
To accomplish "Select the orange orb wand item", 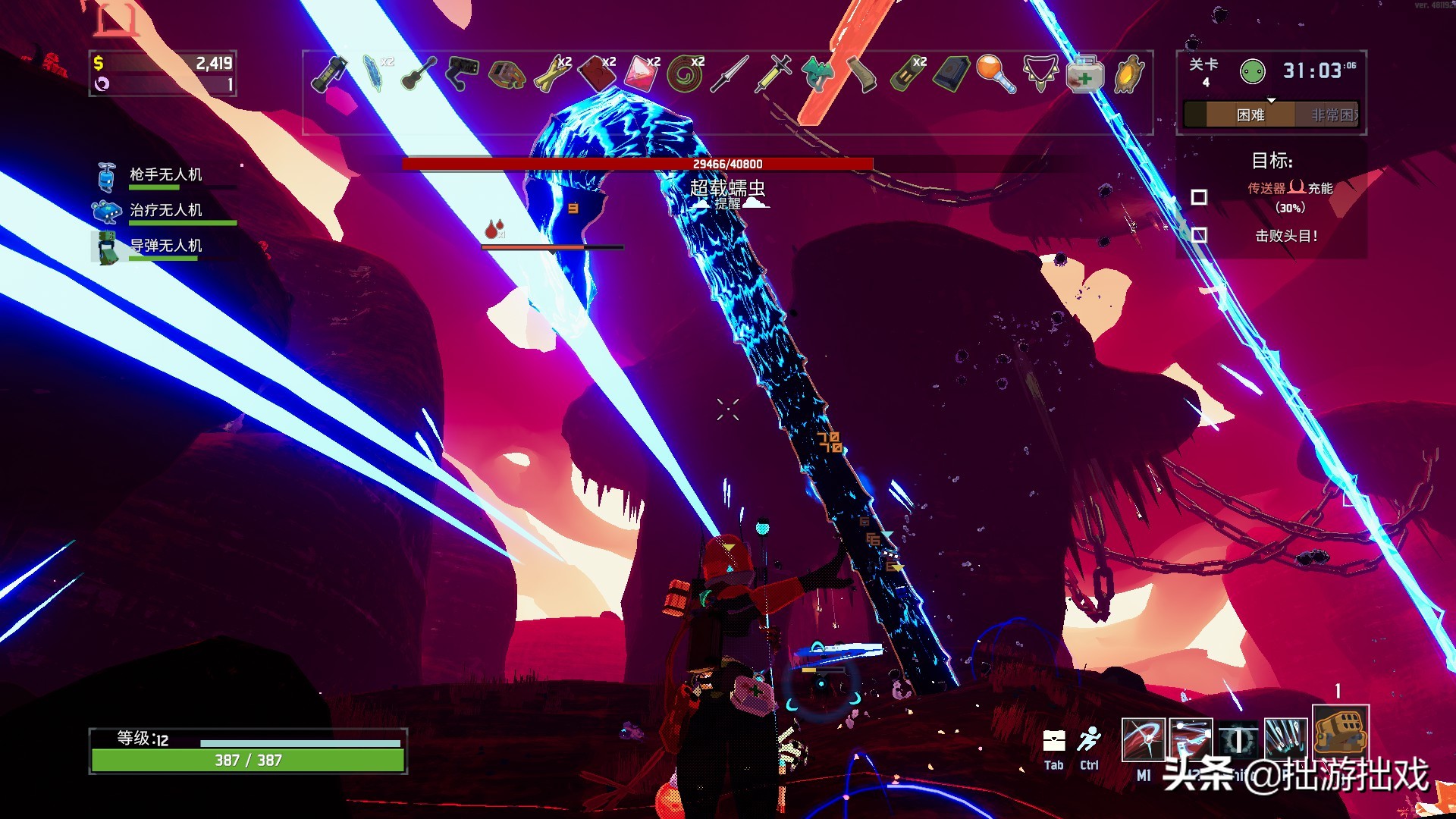I will (x=996, y=74).
